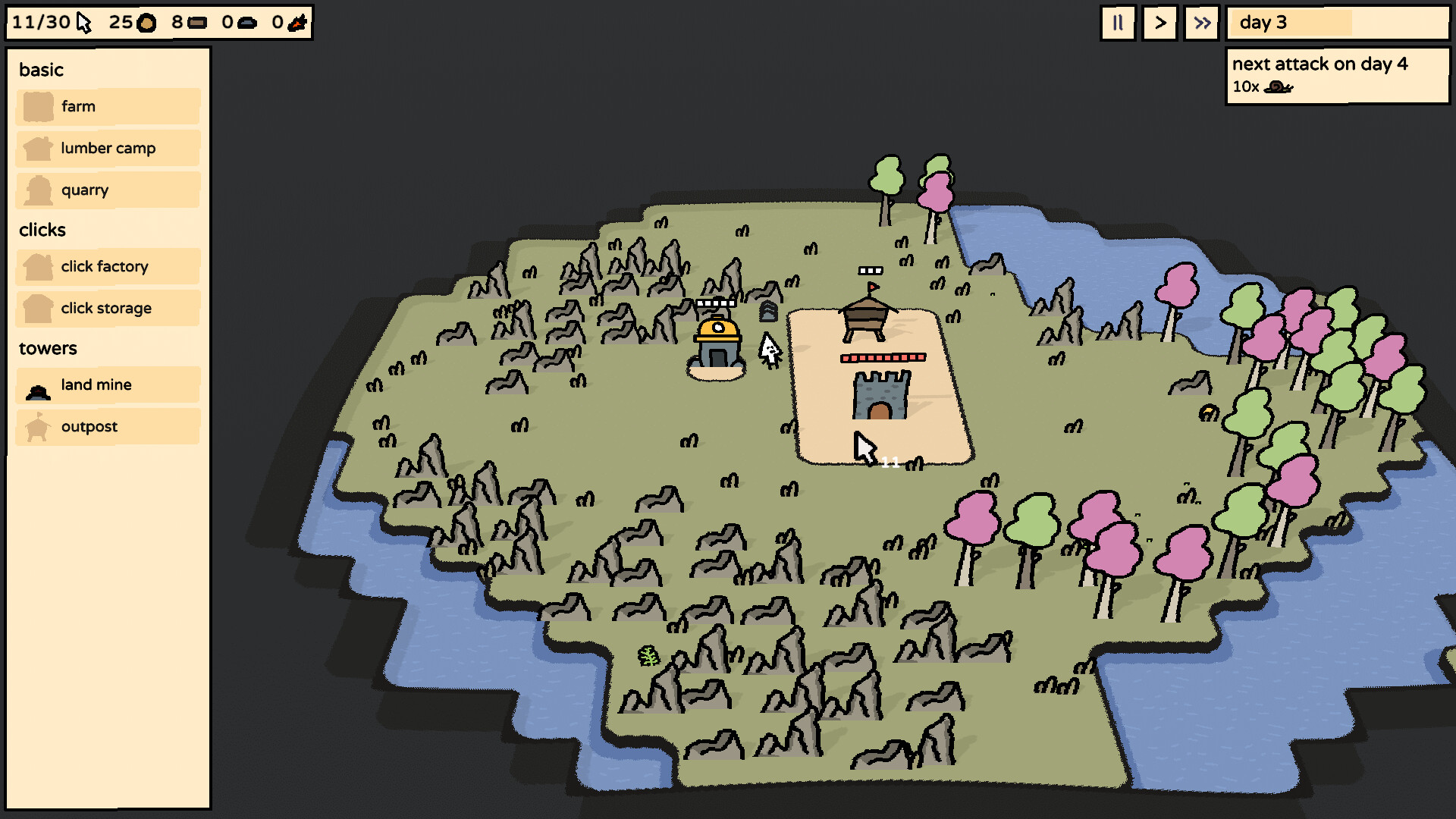Collapse the clicks section header
1456x819 pixels.
[42, 230]
